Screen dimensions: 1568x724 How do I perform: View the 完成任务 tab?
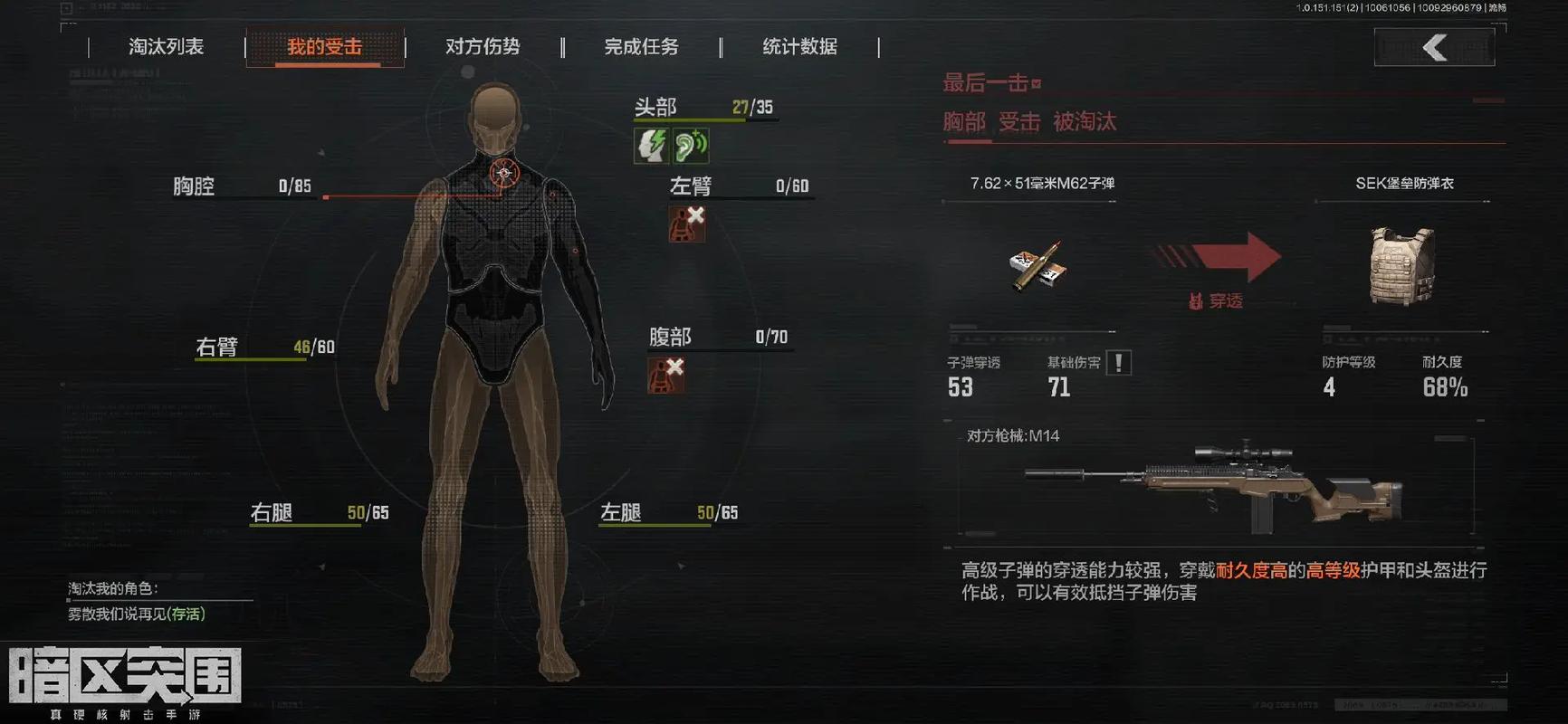642,47
